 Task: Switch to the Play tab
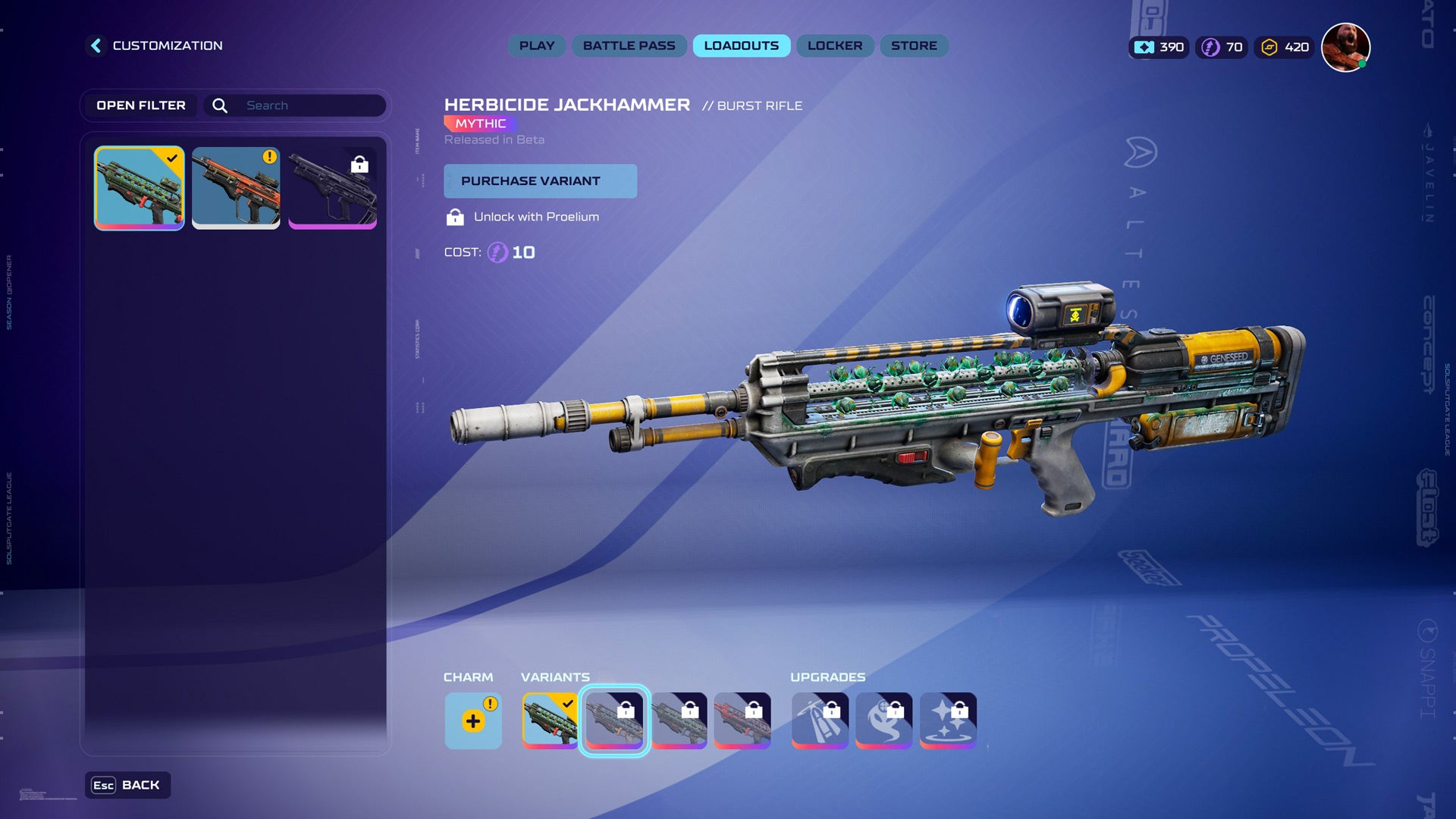point(537,45)
